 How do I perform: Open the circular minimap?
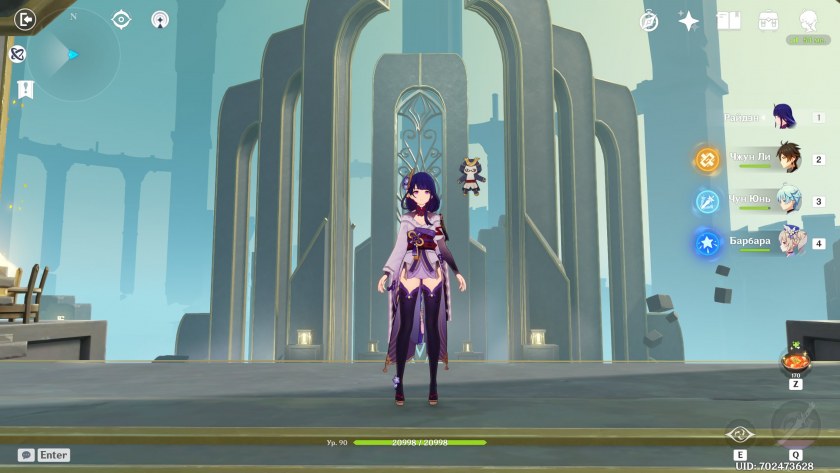73,55
